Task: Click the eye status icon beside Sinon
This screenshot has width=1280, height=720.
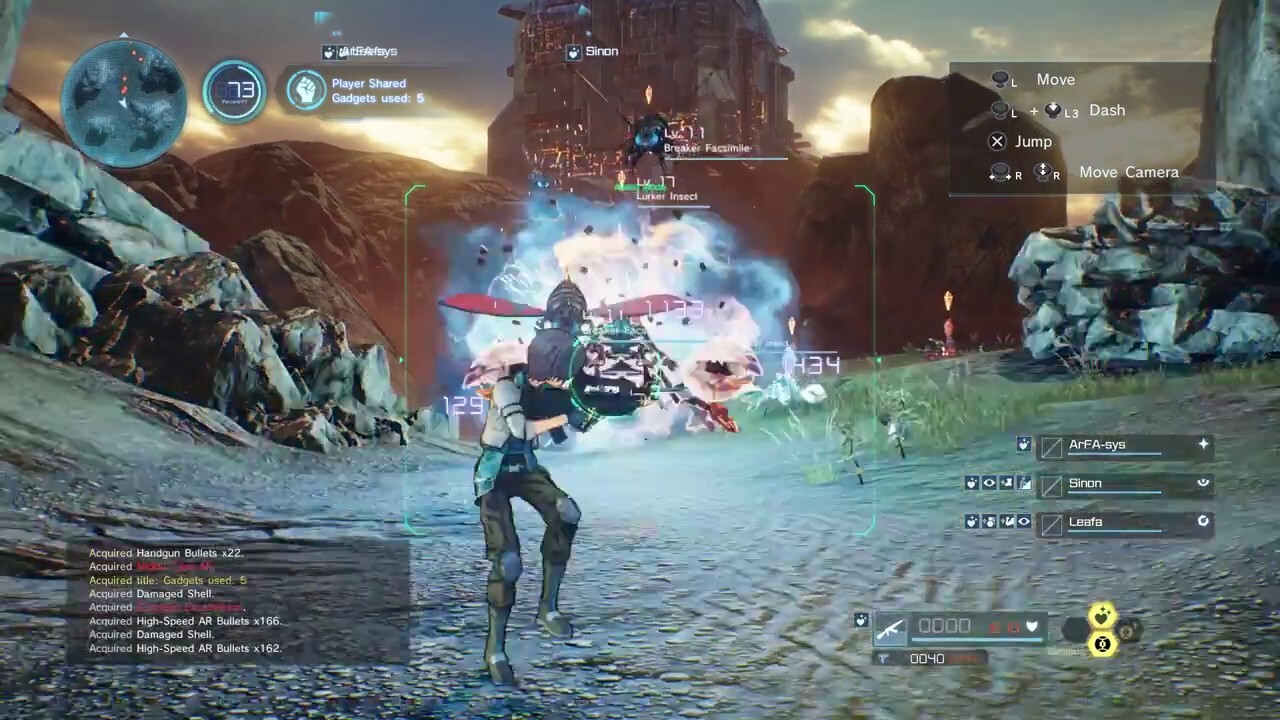Action: [x=989, y=483]
